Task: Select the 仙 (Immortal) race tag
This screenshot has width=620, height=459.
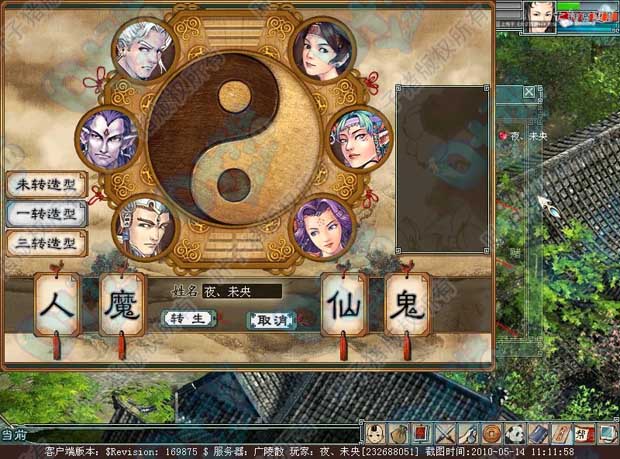Action: (x=344, y=304)
